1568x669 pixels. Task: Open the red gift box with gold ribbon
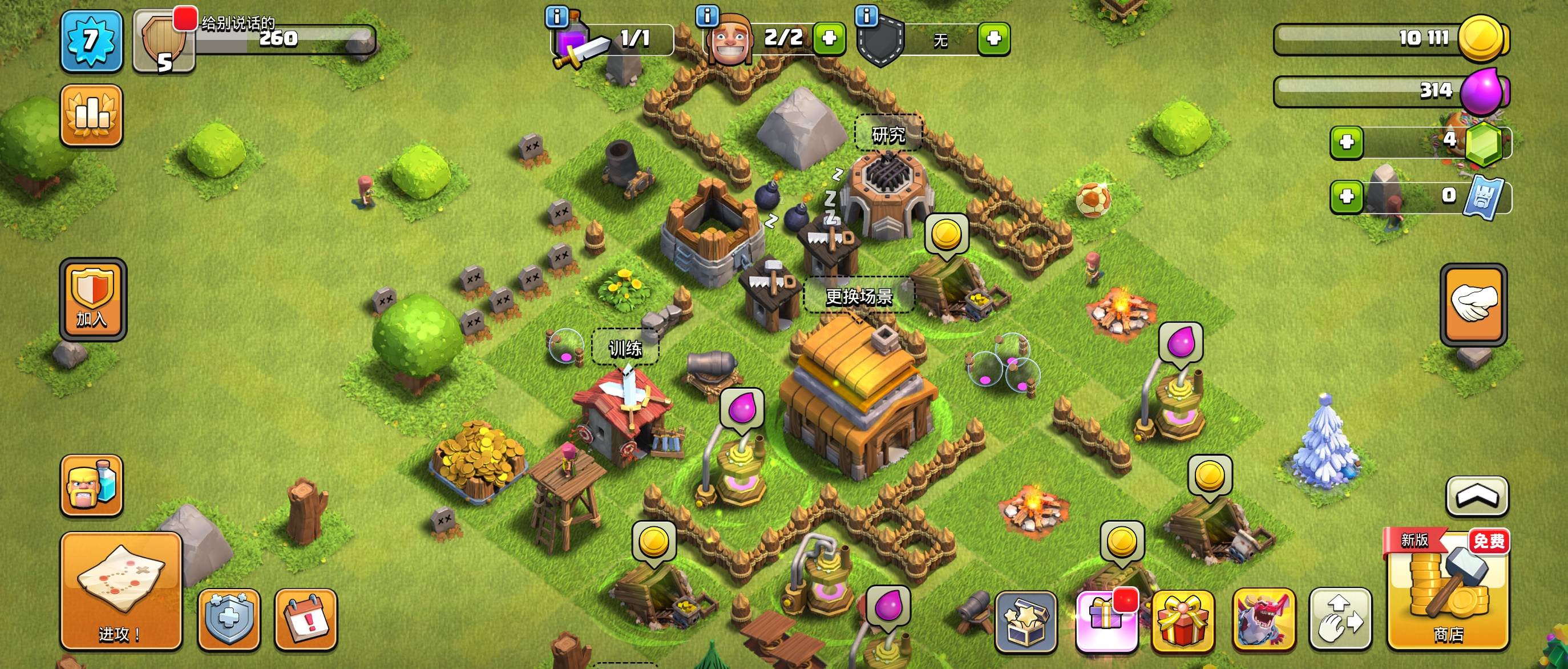1183,621
